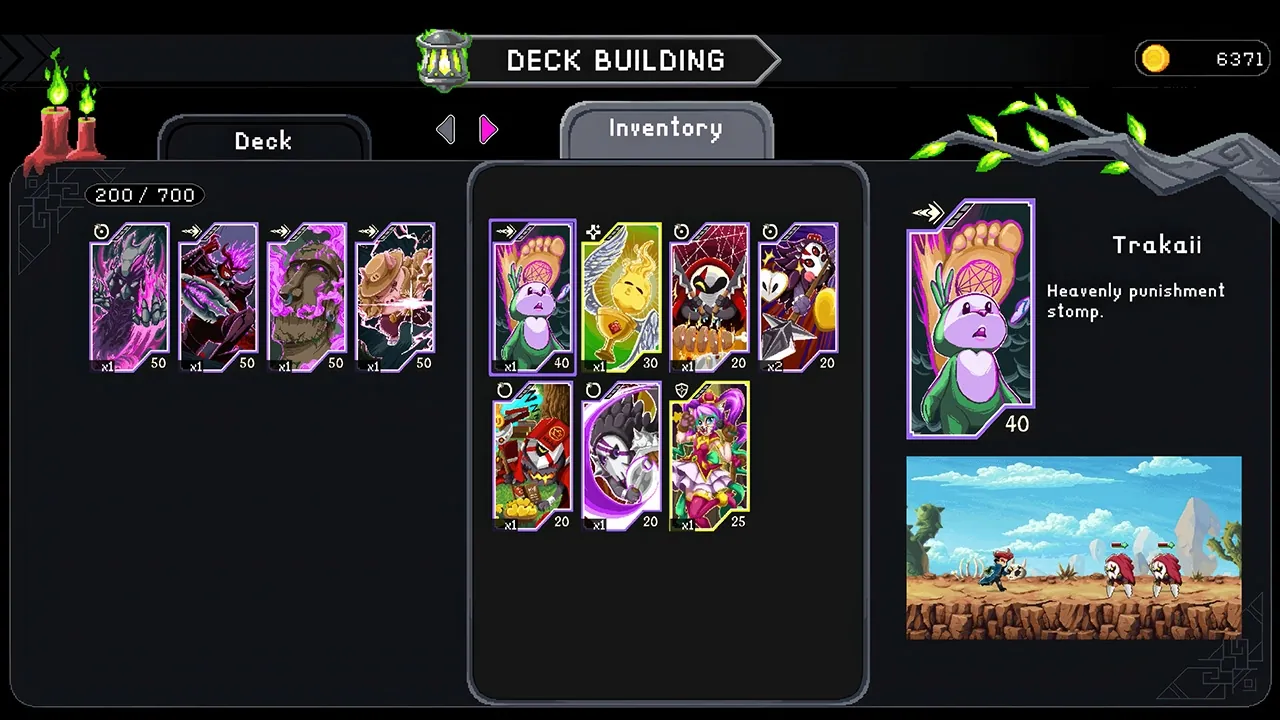Viewport: 1280px width, 720px height.
Task: Open the Deck tab
Action: [x=263, y=140]
